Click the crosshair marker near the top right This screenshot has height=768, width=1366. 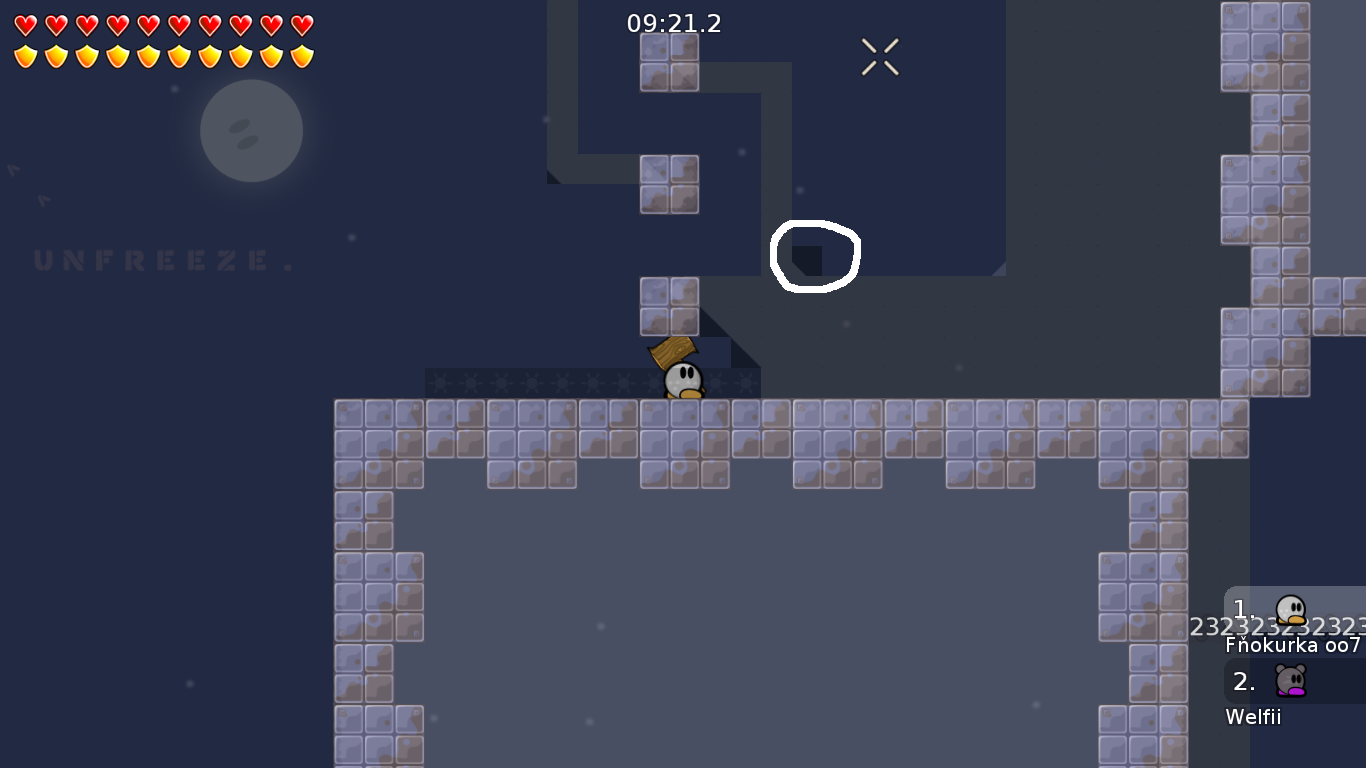tap(880, 57)
